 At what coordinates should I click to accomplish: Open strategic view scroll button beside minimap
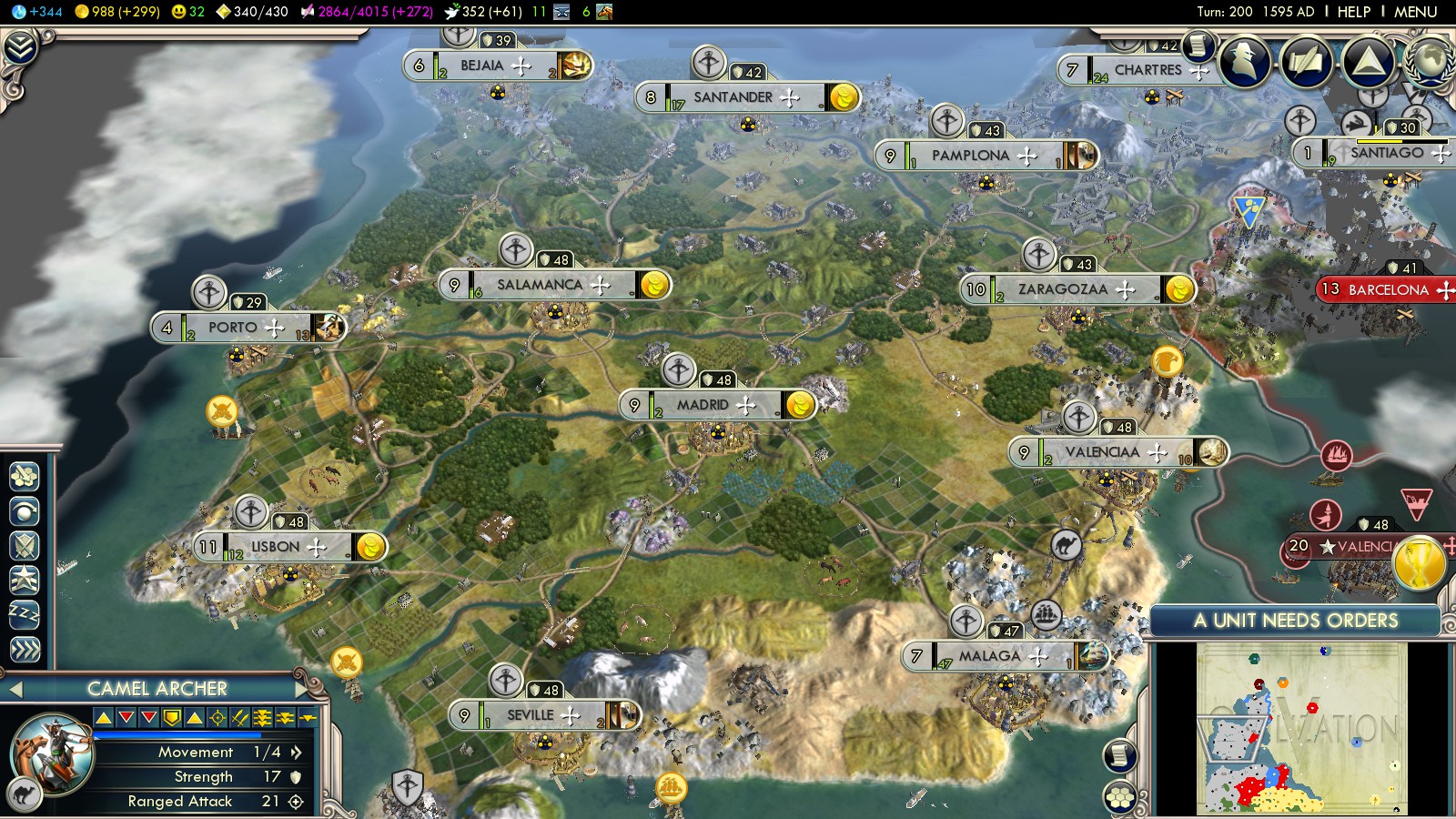(1120, 755)
